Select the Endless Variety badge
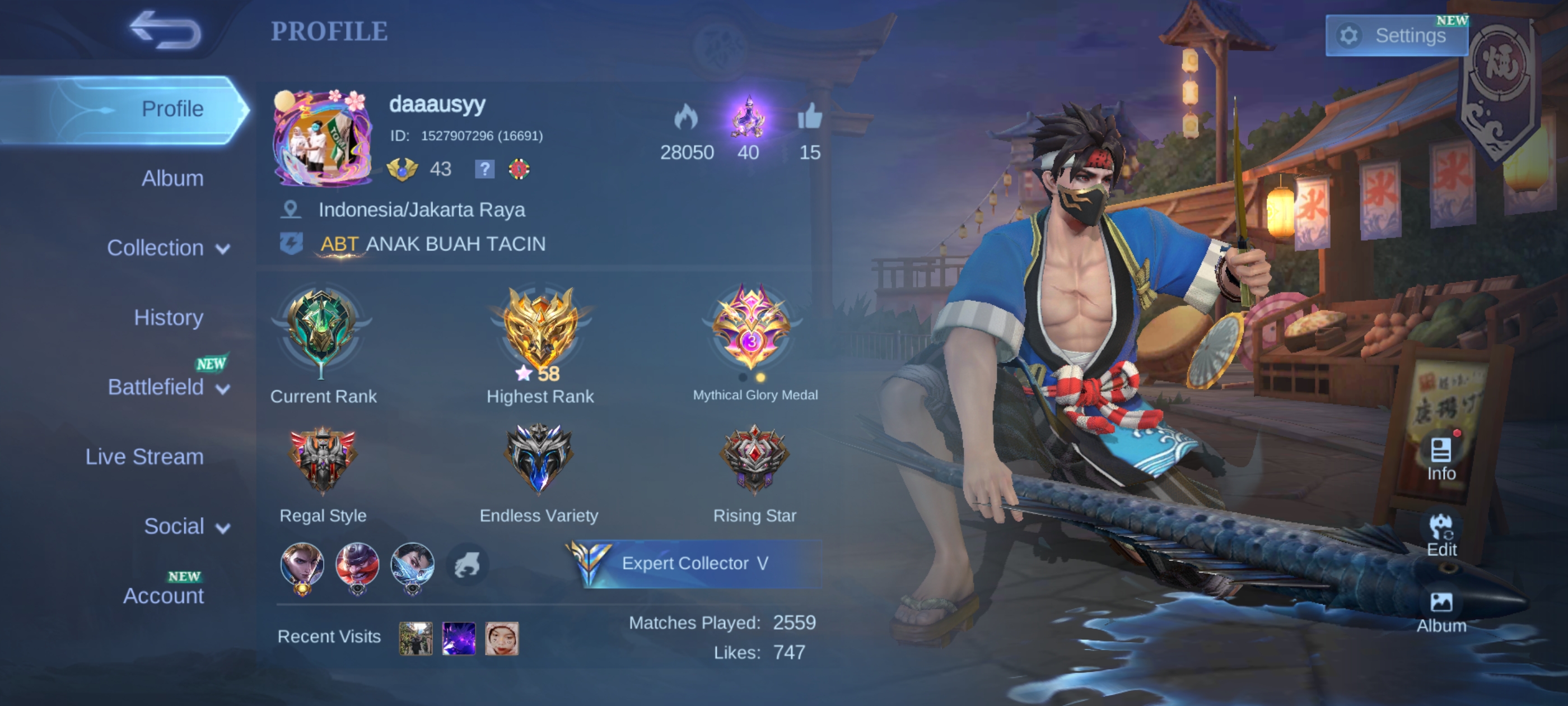The width and height of the screenshot is (1568, 706). point(539,461)
